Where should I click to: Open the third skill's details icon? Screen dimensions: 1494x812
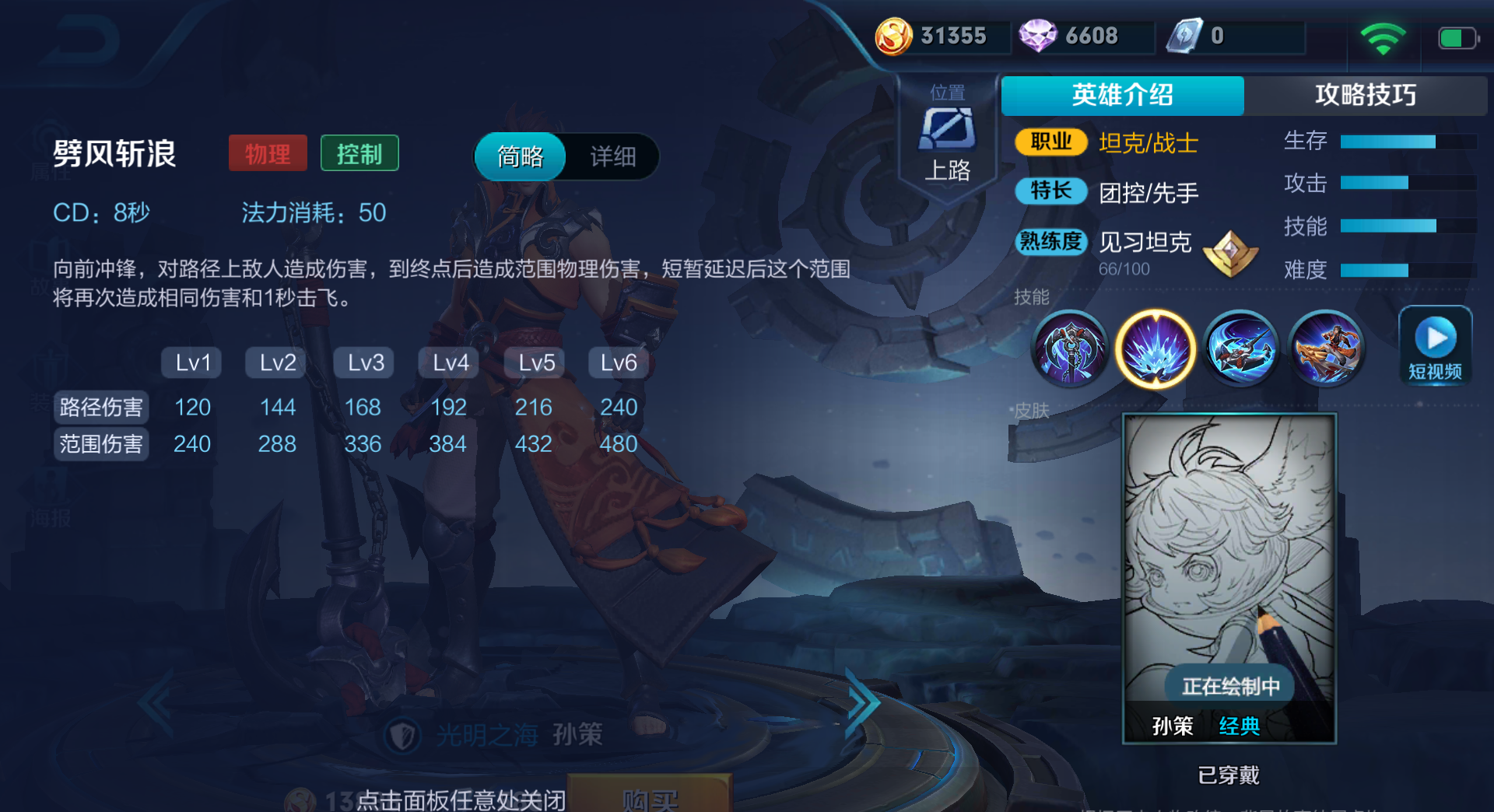tap(1241, 348)
